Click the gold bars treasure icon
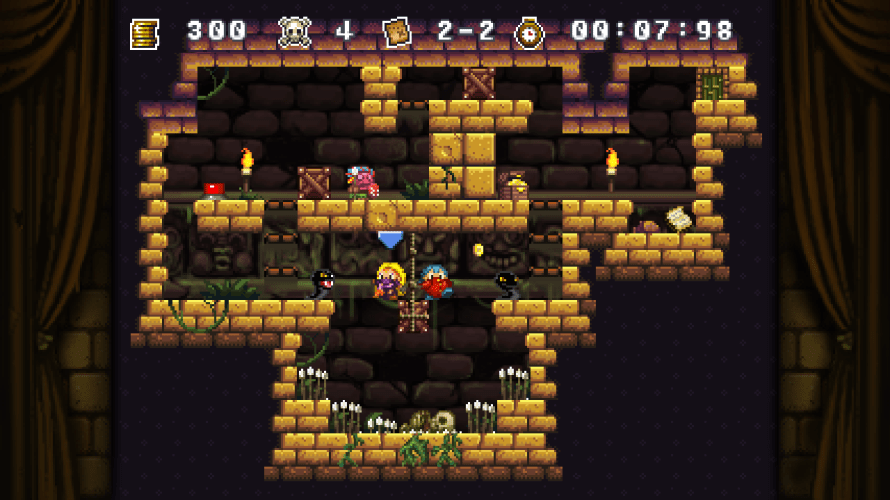 click(x=145, y=33)
